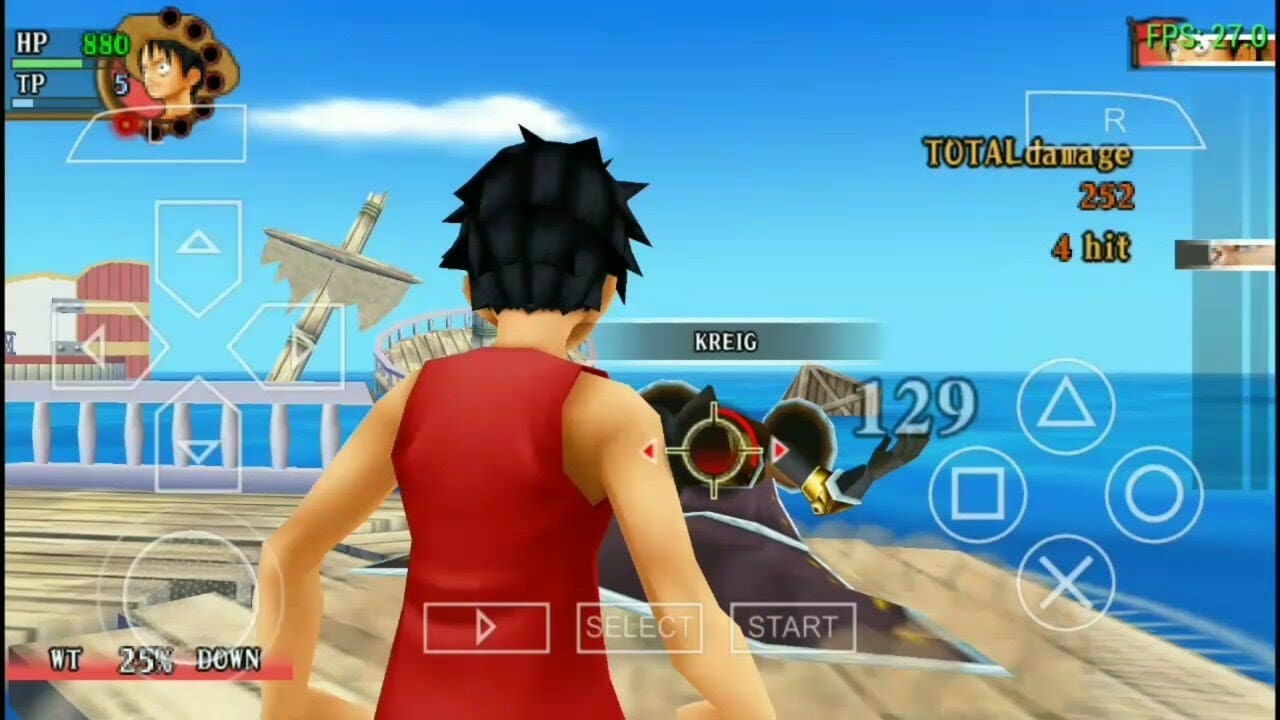Tap the START button

click(x=794, y=627)
